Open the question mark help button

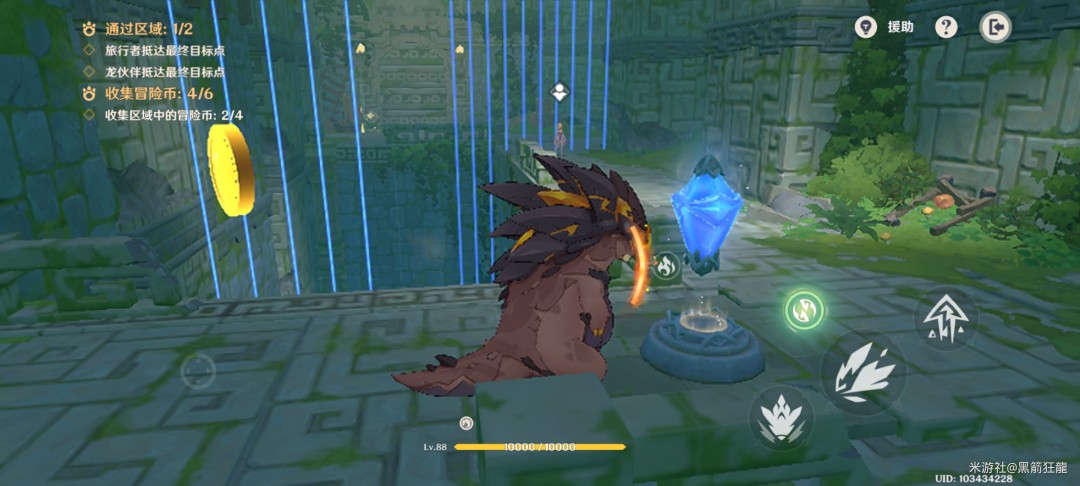click(946, 27)
